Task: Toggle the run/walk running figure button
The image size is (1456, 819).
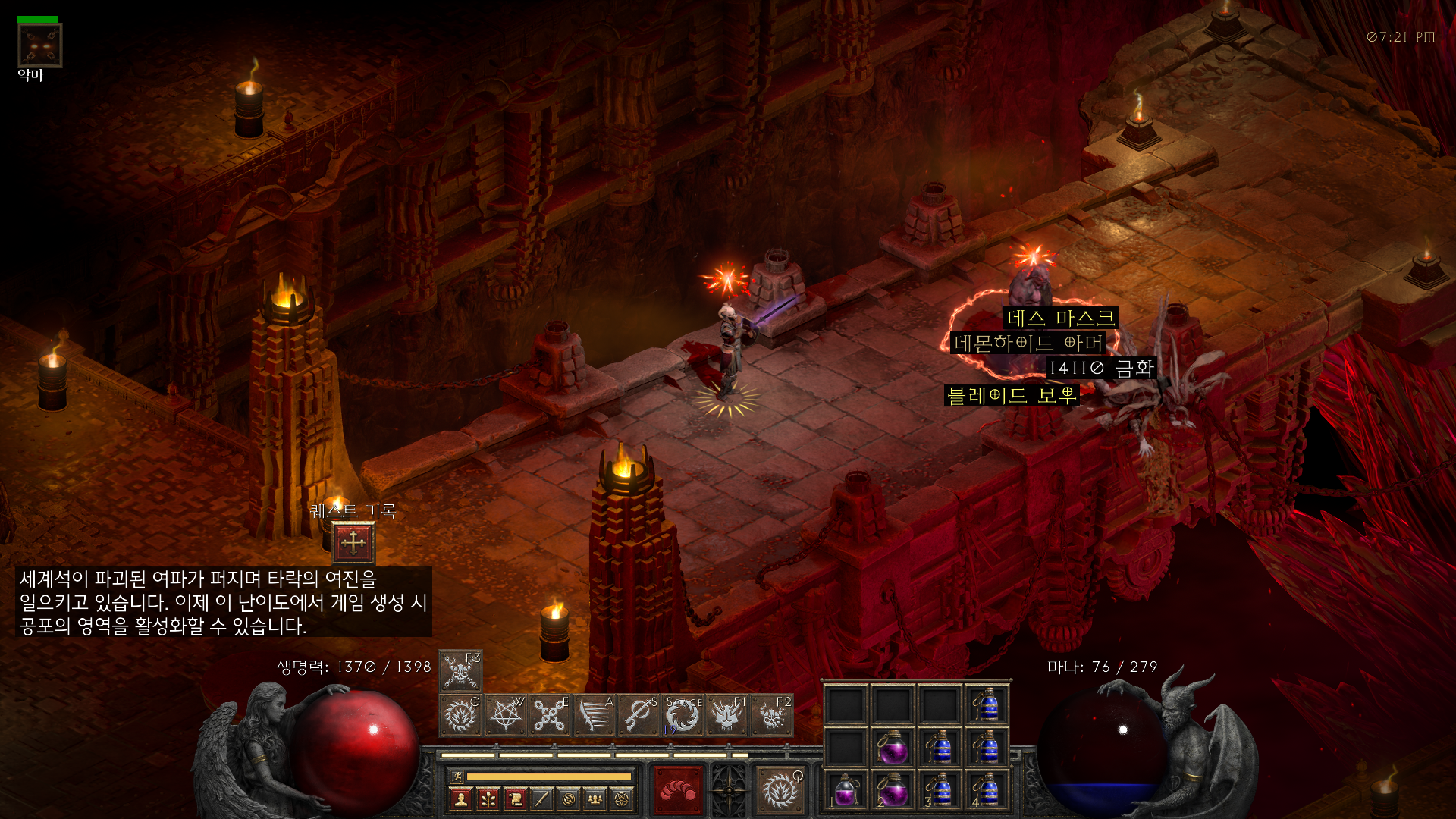Action: click(x=457, y=776)
